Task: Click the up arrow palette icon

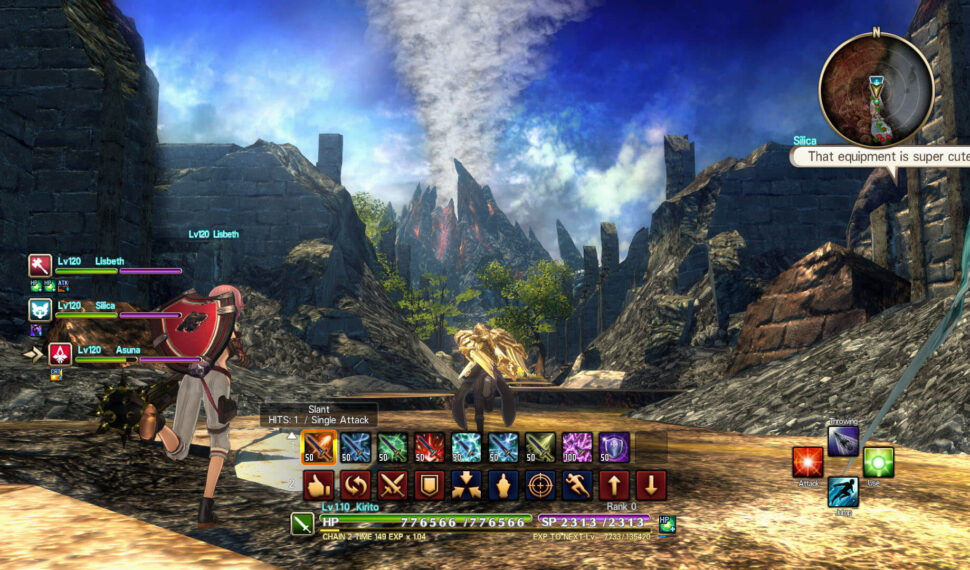Action: 614,485
